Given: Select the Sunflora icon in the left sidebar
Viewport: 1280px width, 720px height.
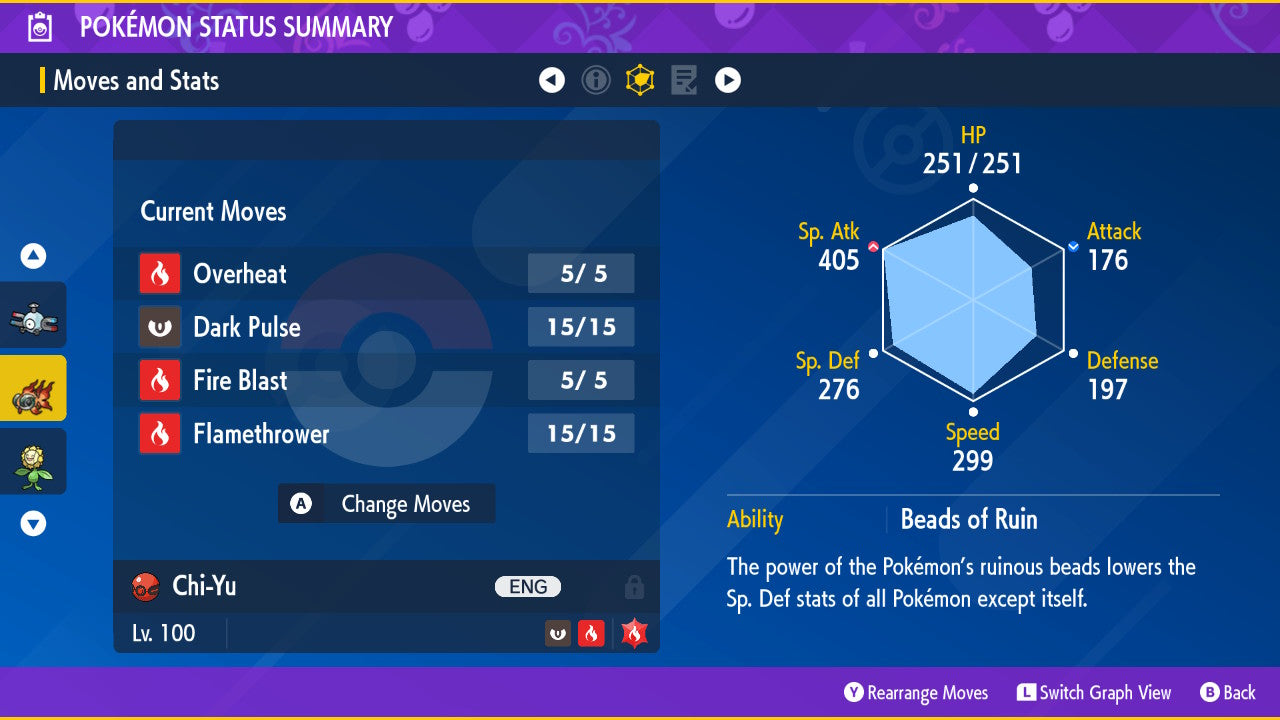Looking at the screenshot, I should pos(34,461).
